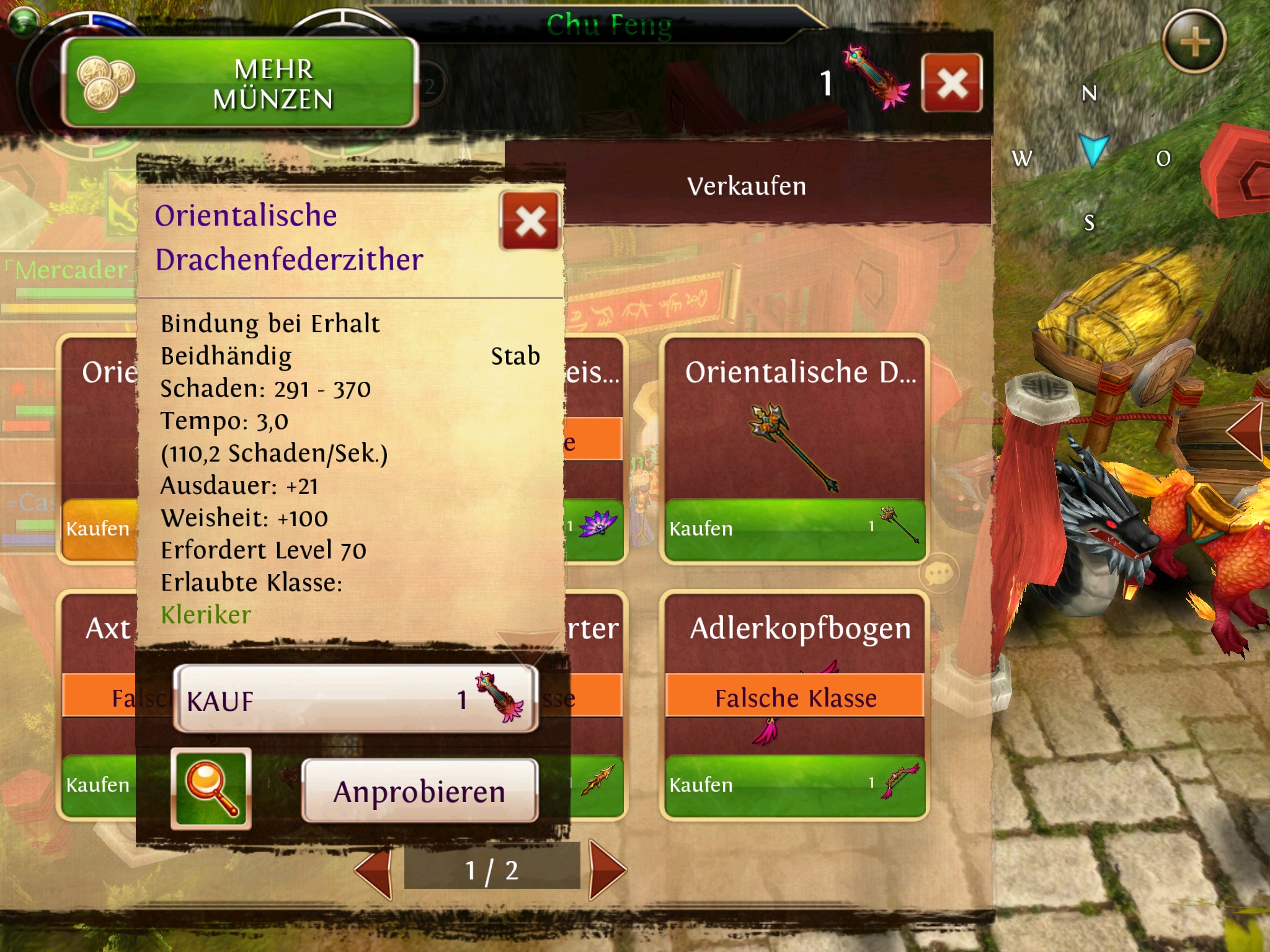Close the shop window
The width and height of the screenshot is (1270, 952).
951,83
